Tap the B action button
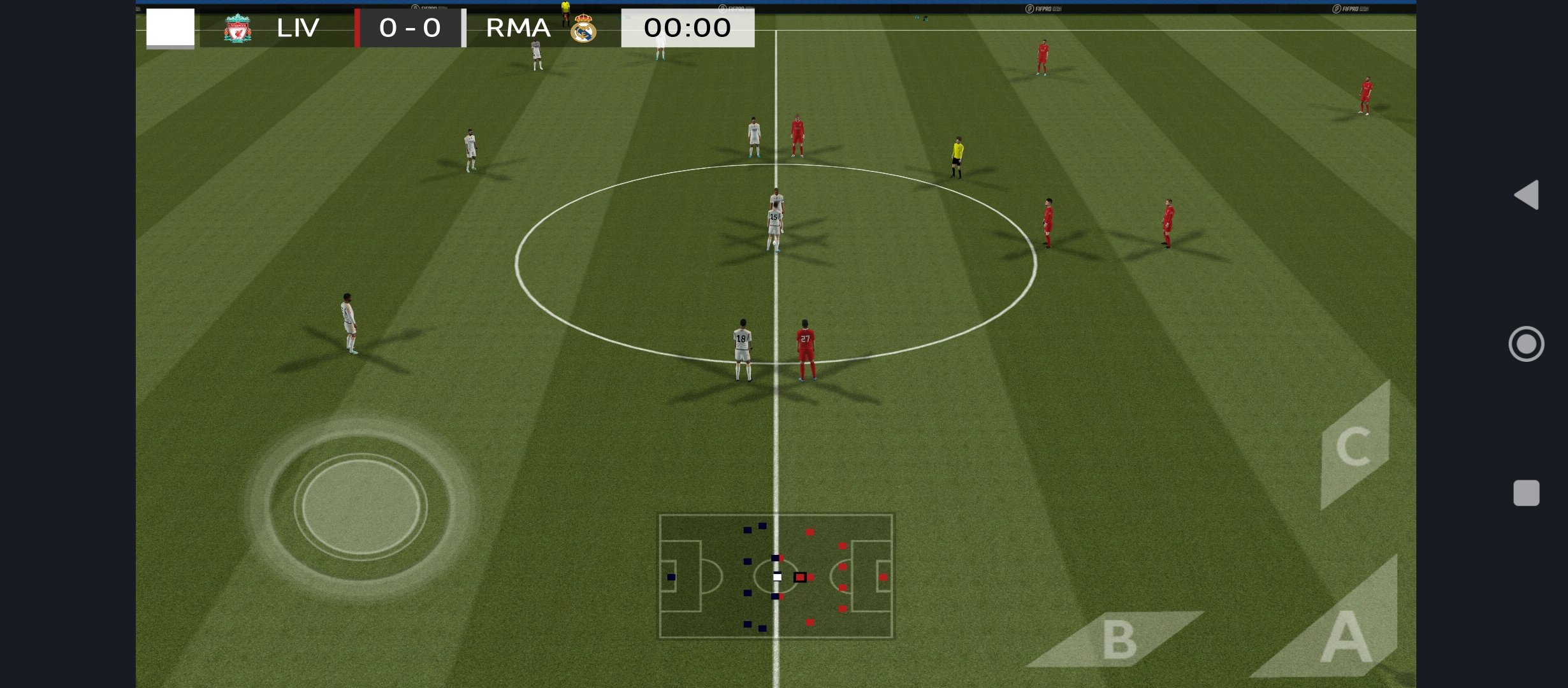 (x=1119, y=640)
